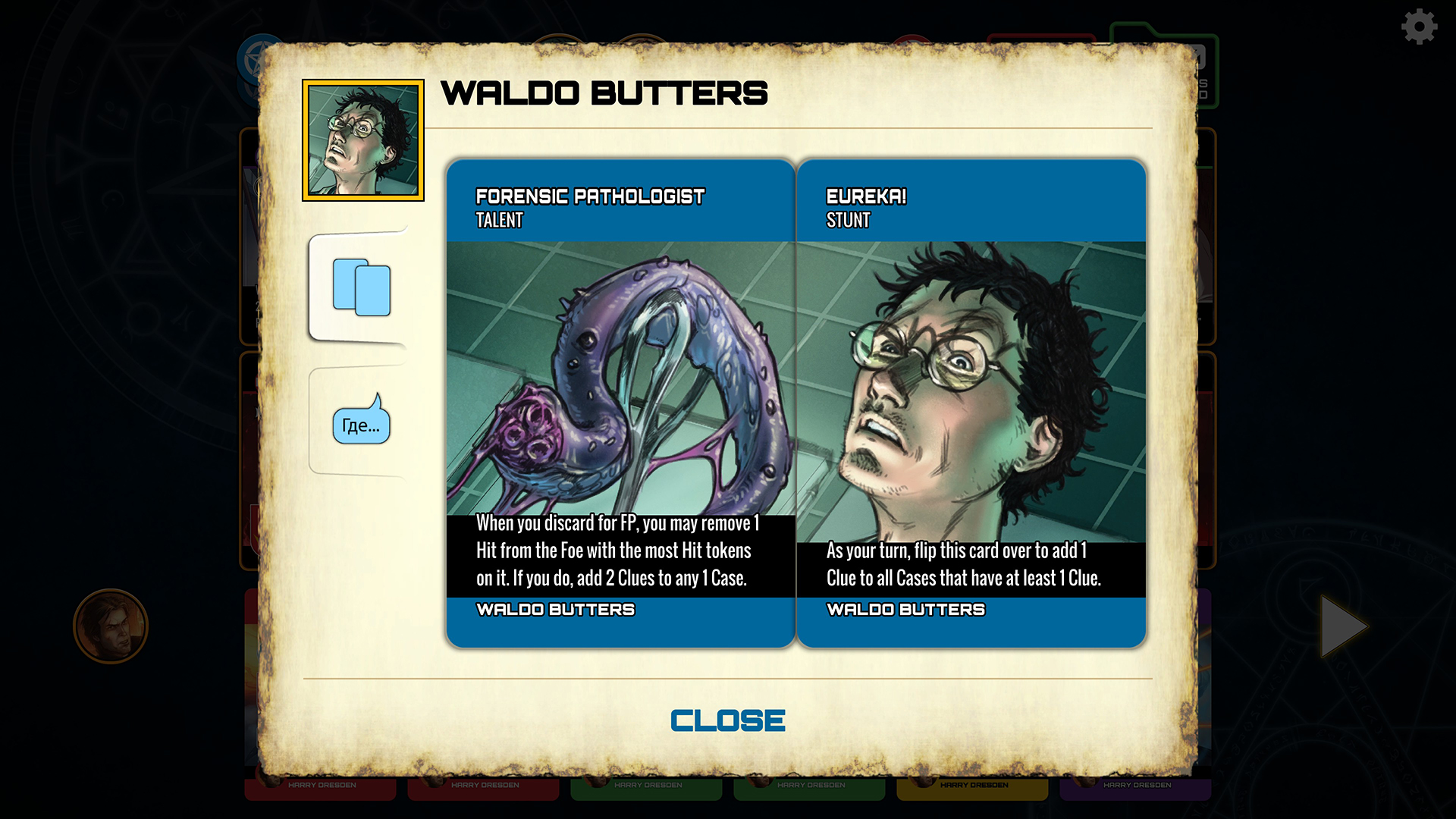Toggle the Forensic Pathologist talent card
1456x819 pixels.
(x=620, y=402)
